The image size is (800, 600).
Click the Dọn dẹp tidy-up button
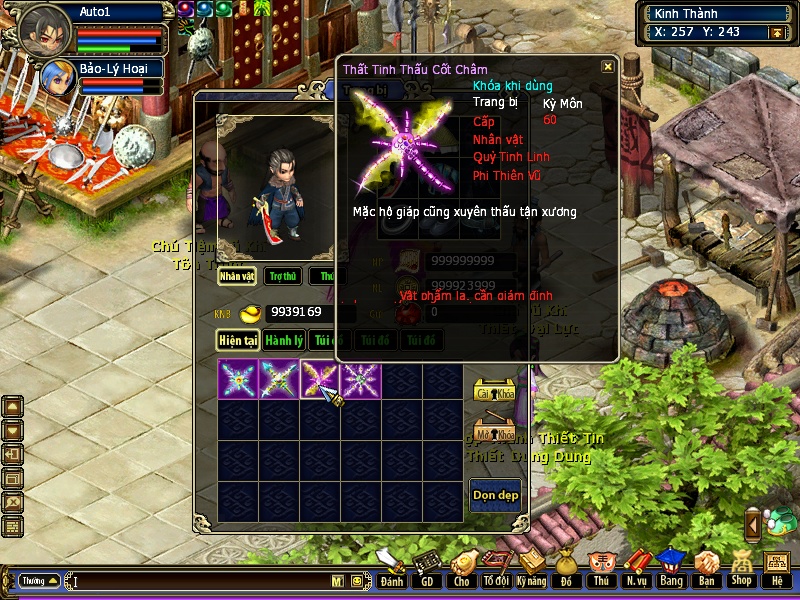click(495, 495)
